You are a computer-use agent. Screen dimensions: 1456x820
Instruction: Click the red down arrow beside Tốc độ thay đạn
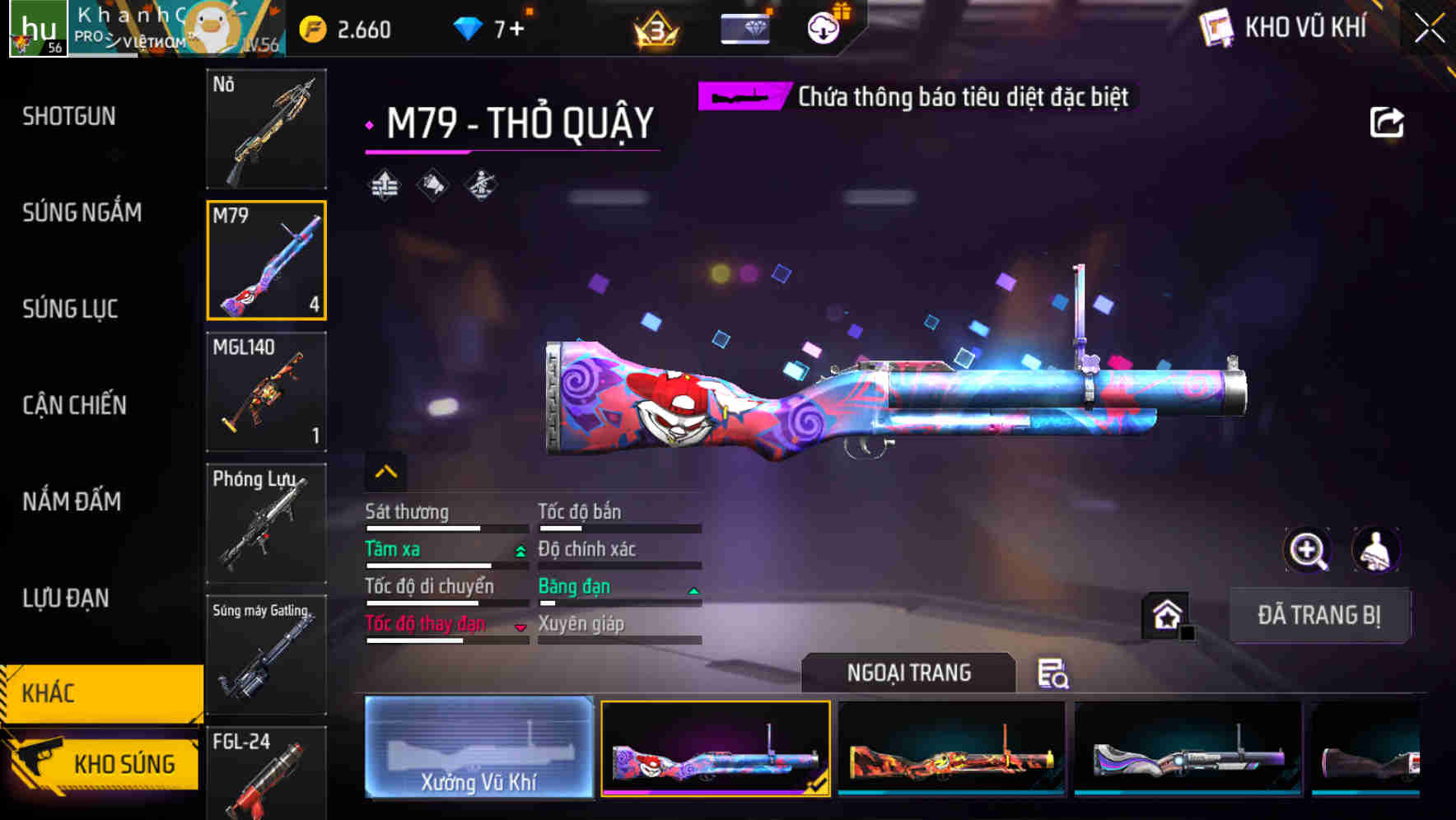pyautogui.click(x=519, y=626)
